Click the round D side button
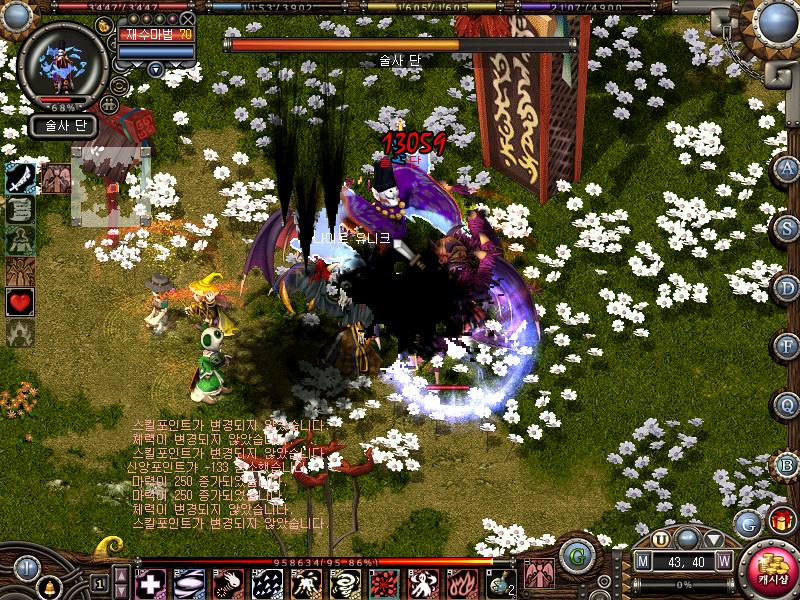 (787, 287)
